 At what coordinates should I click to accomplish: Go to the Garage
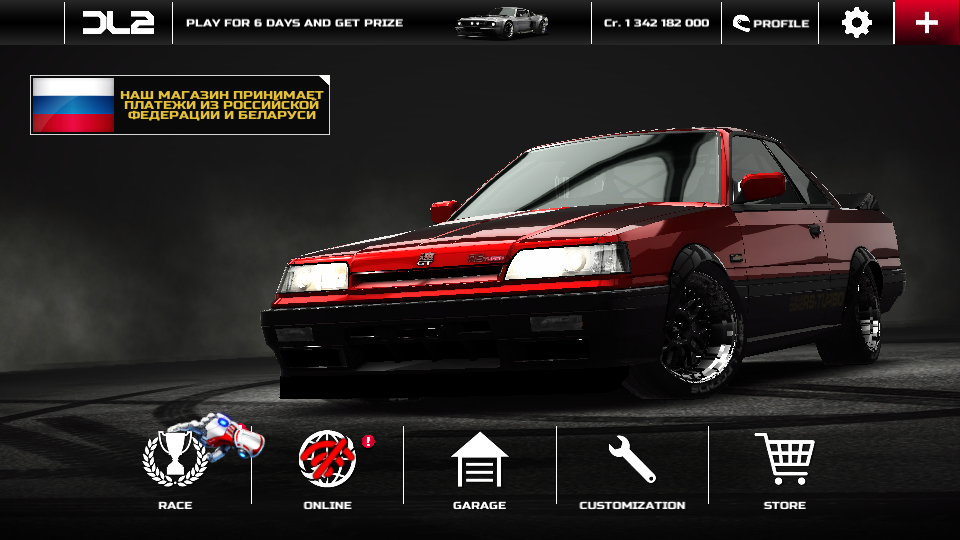pyautogui.click(x=479, y=465)
